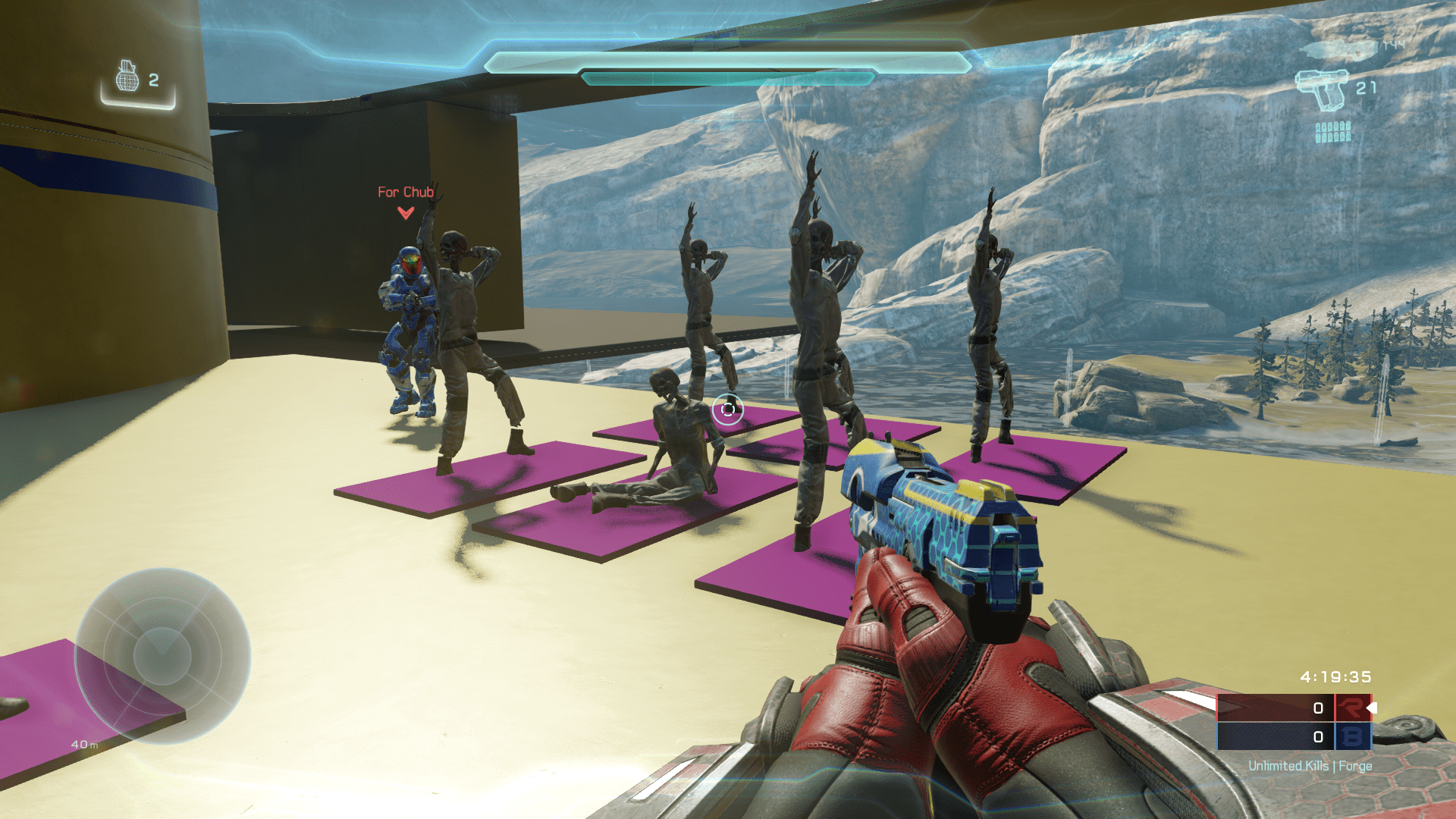Select the For Chub player nametag

(x=406, y=193)
